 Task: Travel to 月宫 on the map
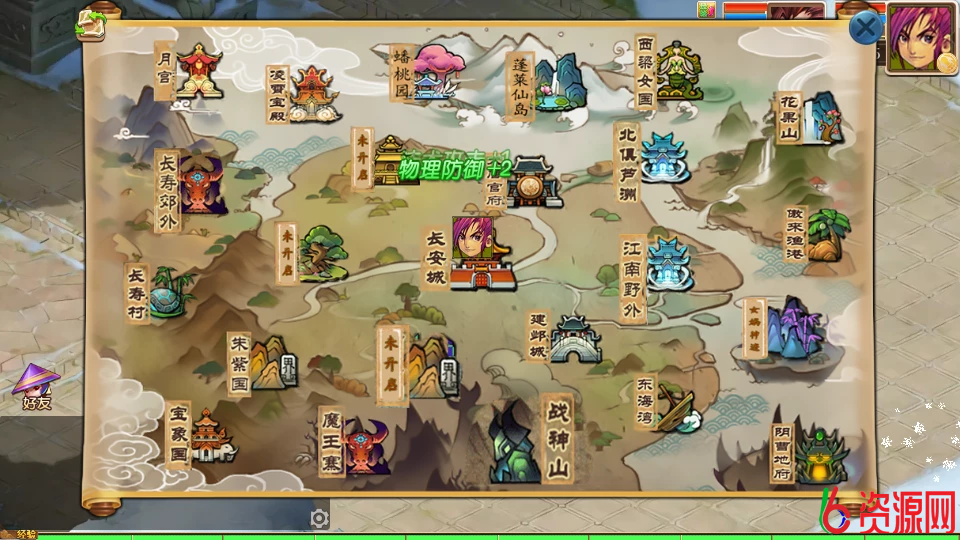click(x=198, y=72)
